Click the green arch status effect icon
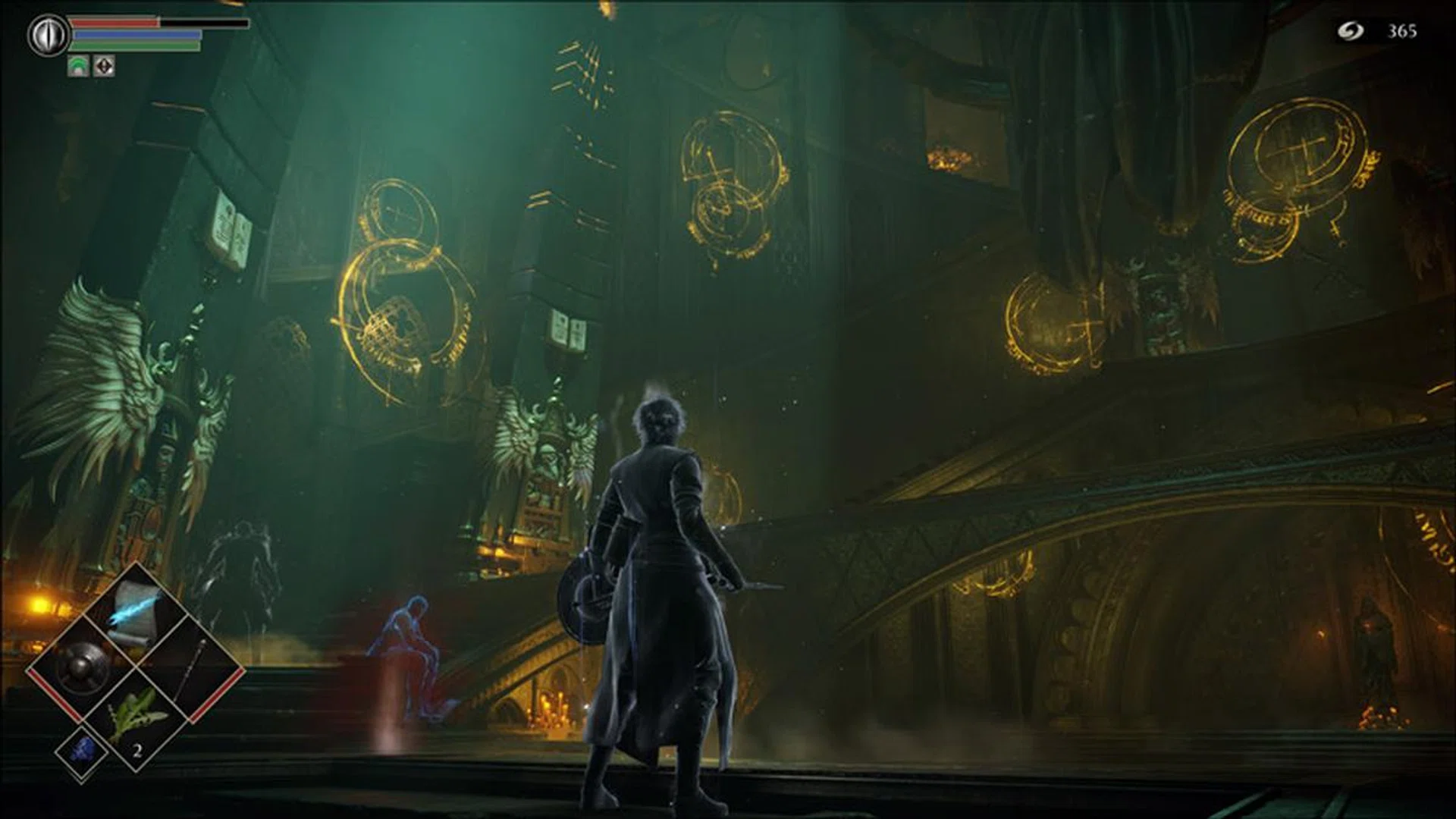Image resolution: width=1456 pixels, height=819 pixels. click(78, 66)
